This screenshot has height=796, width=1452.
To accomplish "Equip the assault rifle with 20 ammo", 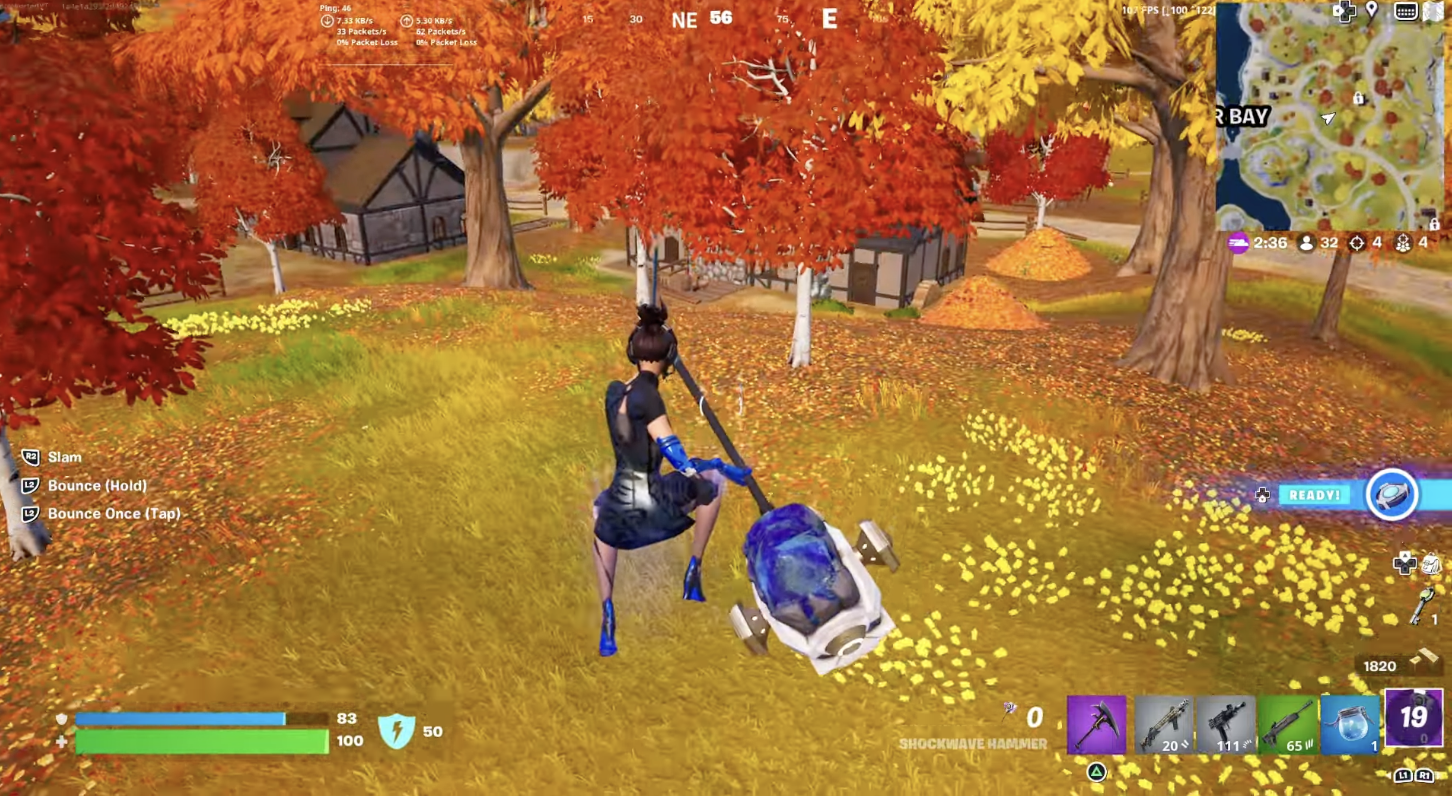I will coord(1162,724).
